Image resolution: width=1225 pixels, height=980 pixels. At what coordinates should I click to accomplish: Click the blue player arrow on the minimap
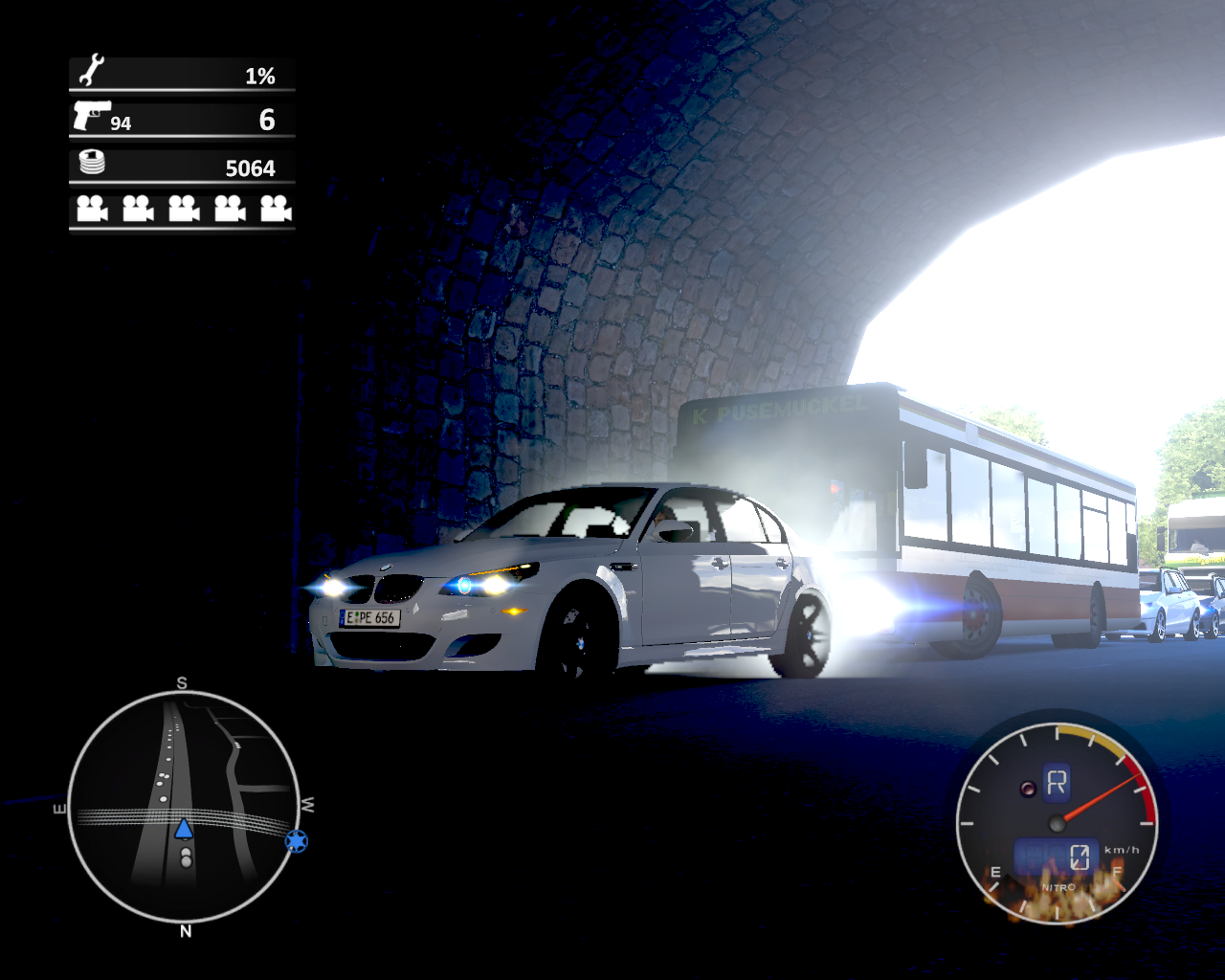[x=184, y=828]
